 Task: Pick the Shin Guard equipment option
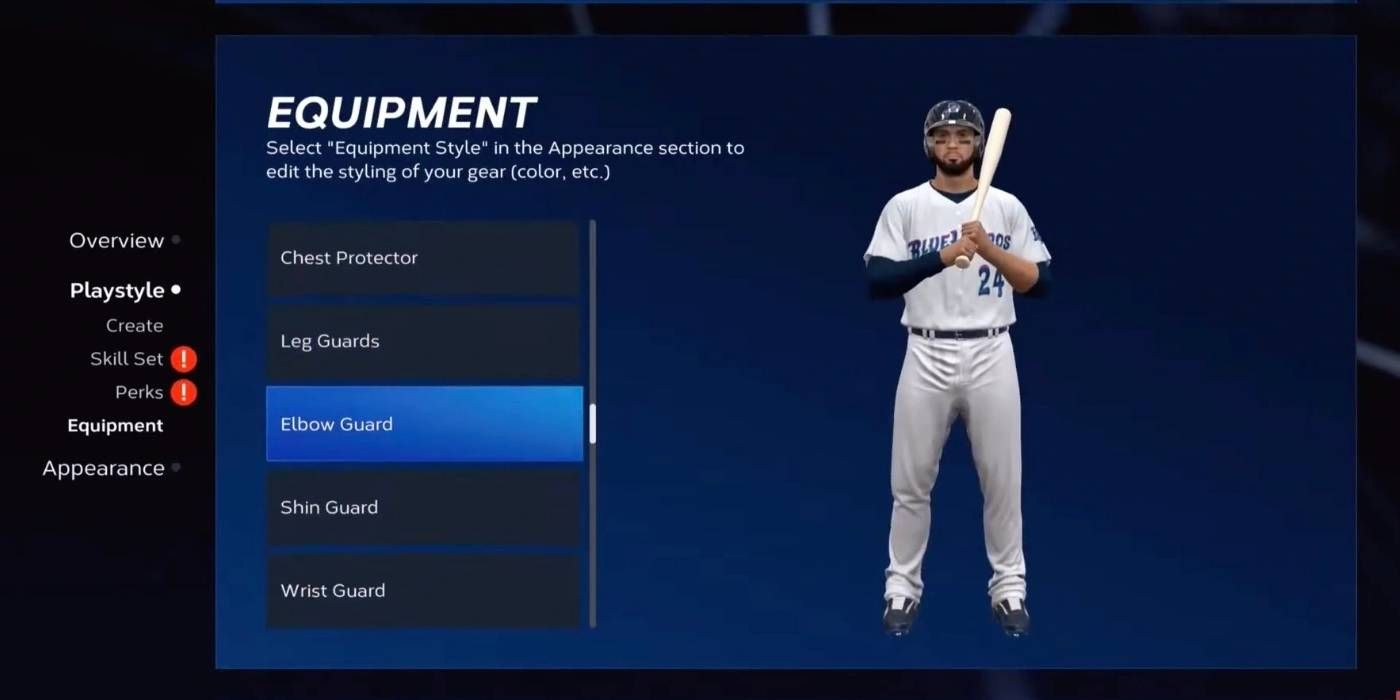pos(423,507)
